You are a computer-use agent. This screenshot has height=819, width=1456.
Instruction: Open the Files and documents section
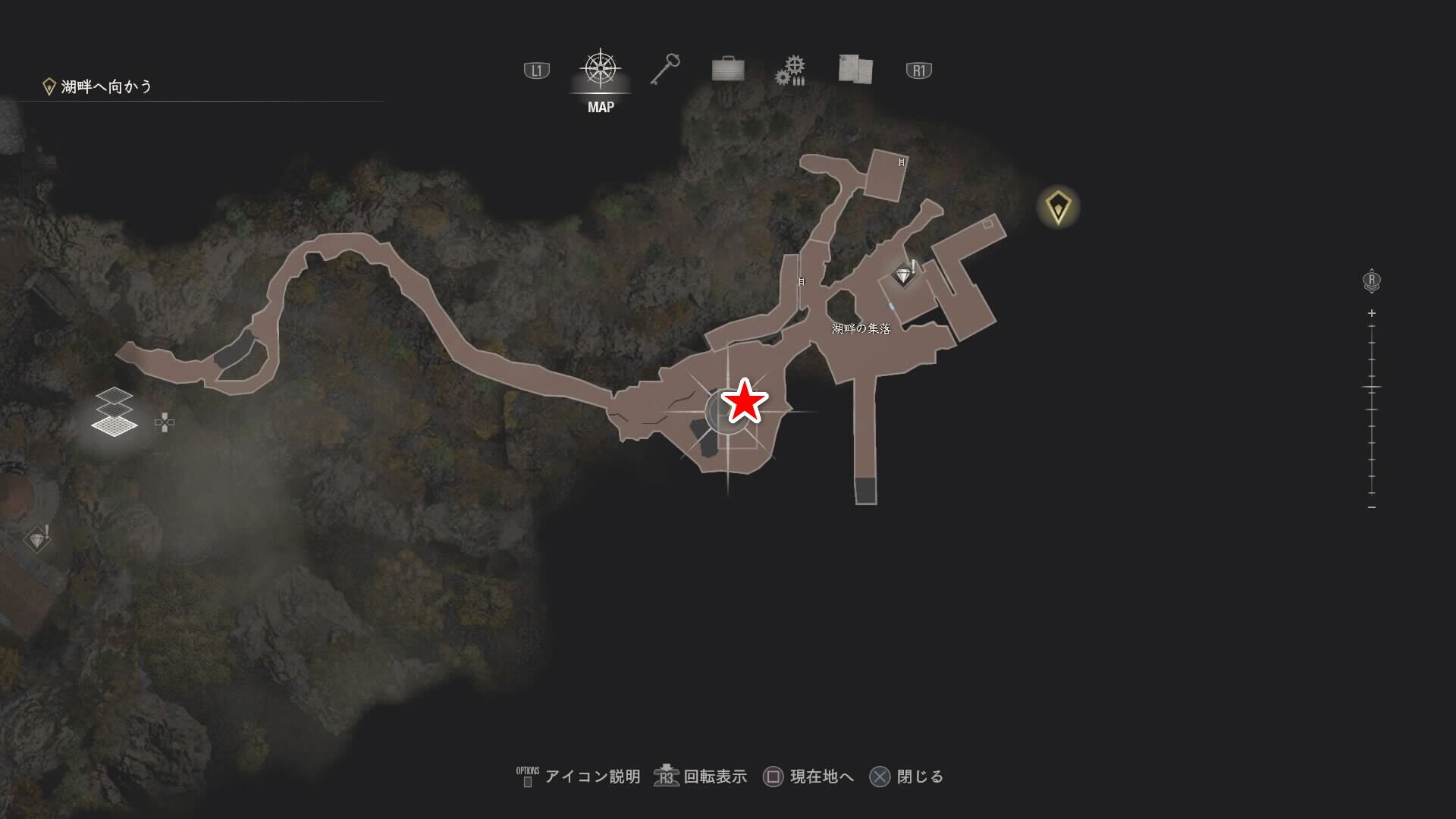(855, 69)
